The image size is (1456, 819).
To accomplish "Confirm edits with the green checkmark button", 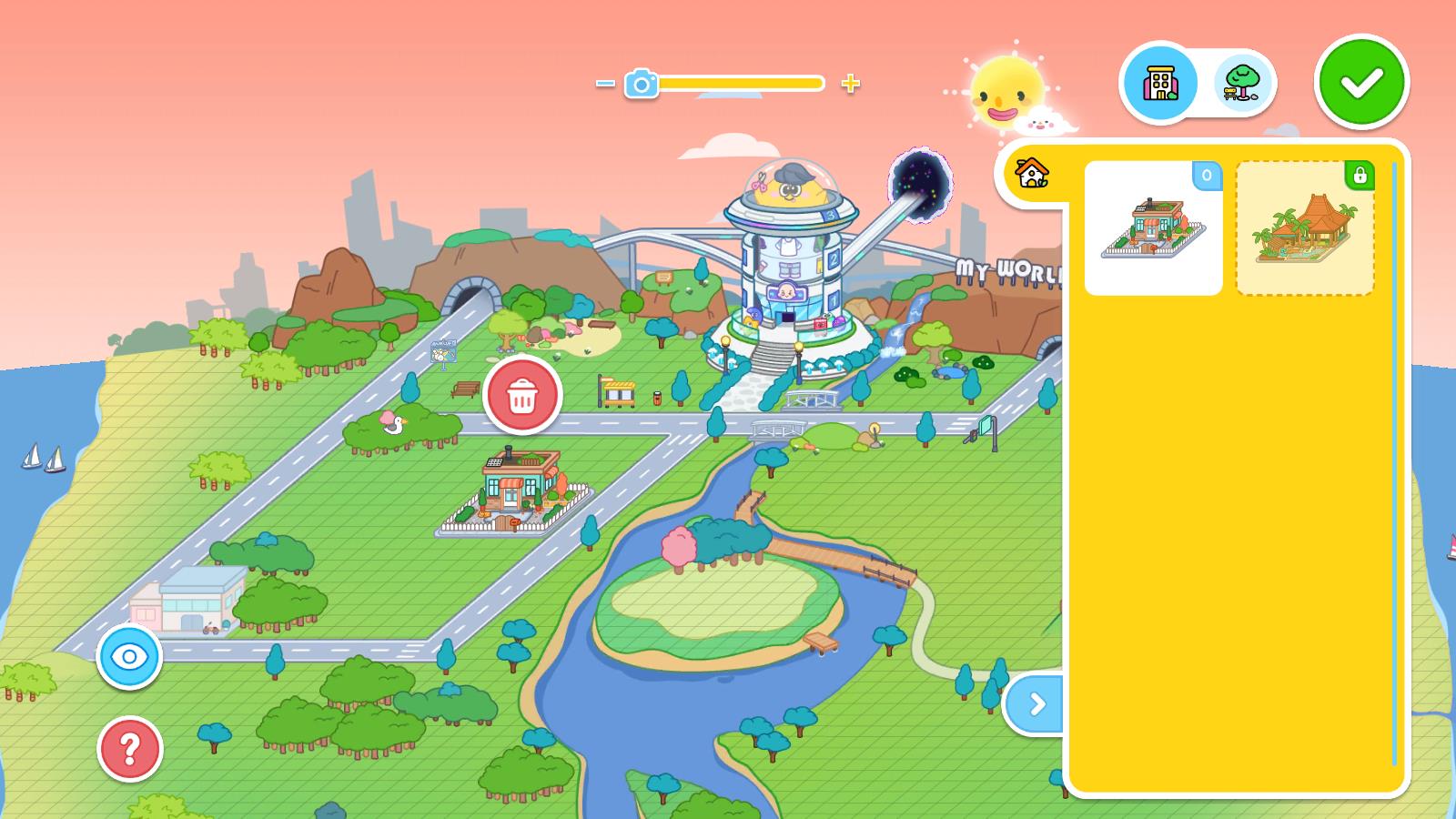I will coord(1361,82).
